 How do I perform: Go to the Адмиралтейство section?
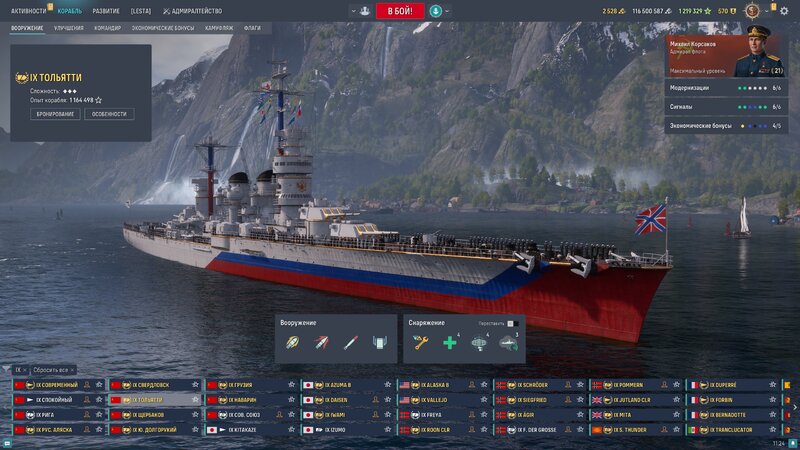196,11
